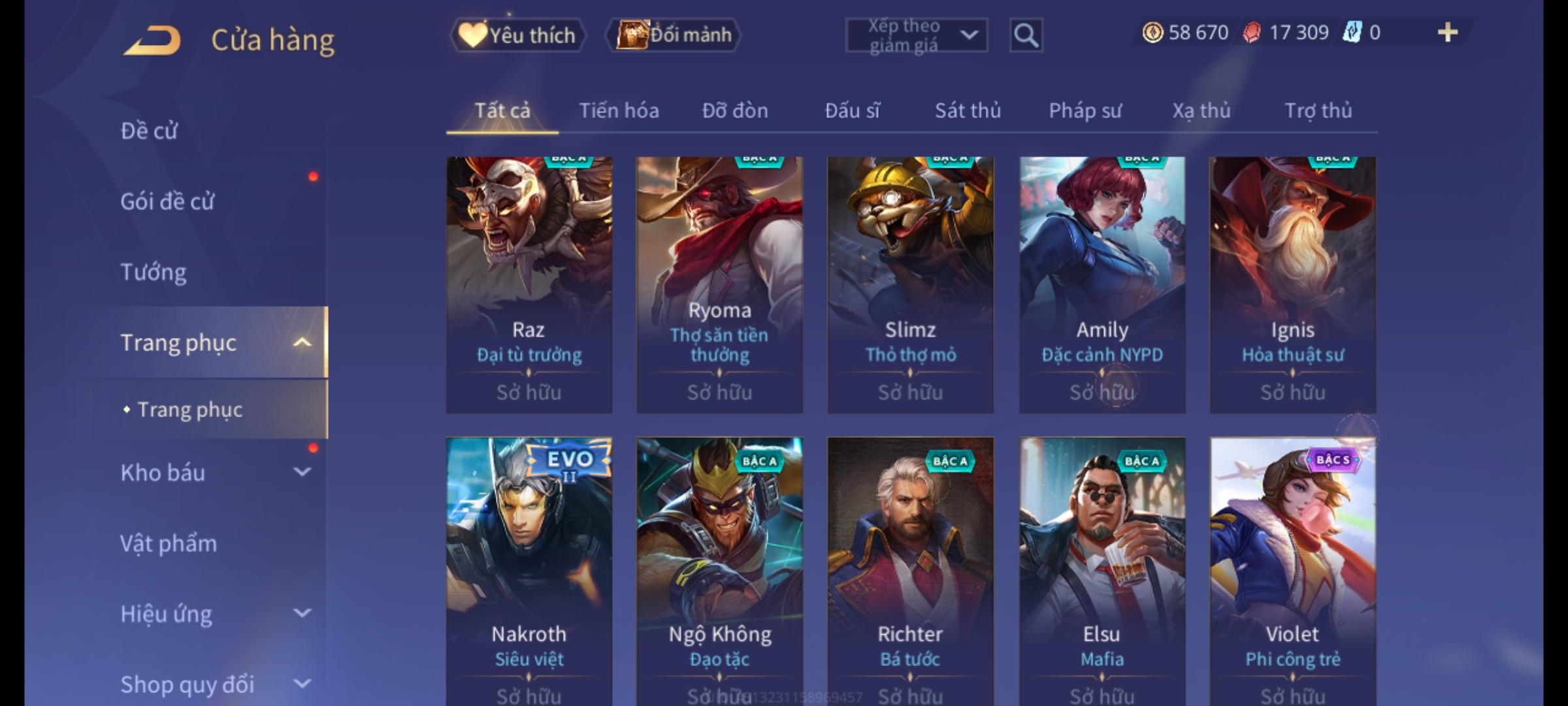Pick the Violet Phi công trẻ skin

click(x=1292, y=569)
